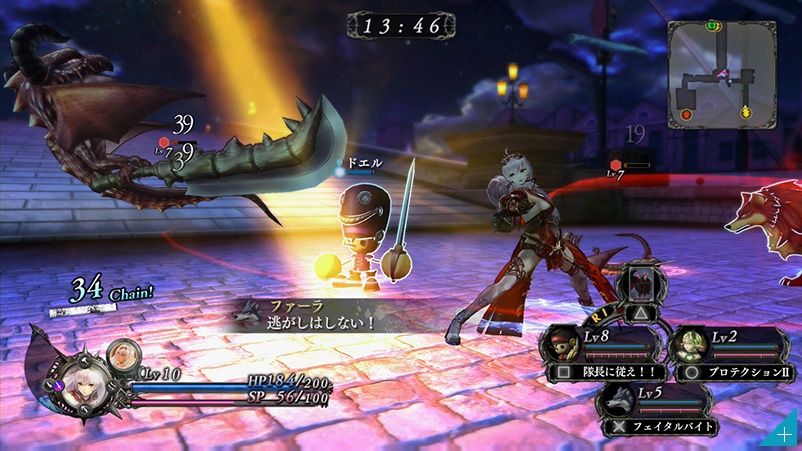
Task: Select the small partner portrait beside heroine
Action: pyautogui.click(x=122, y=352)
